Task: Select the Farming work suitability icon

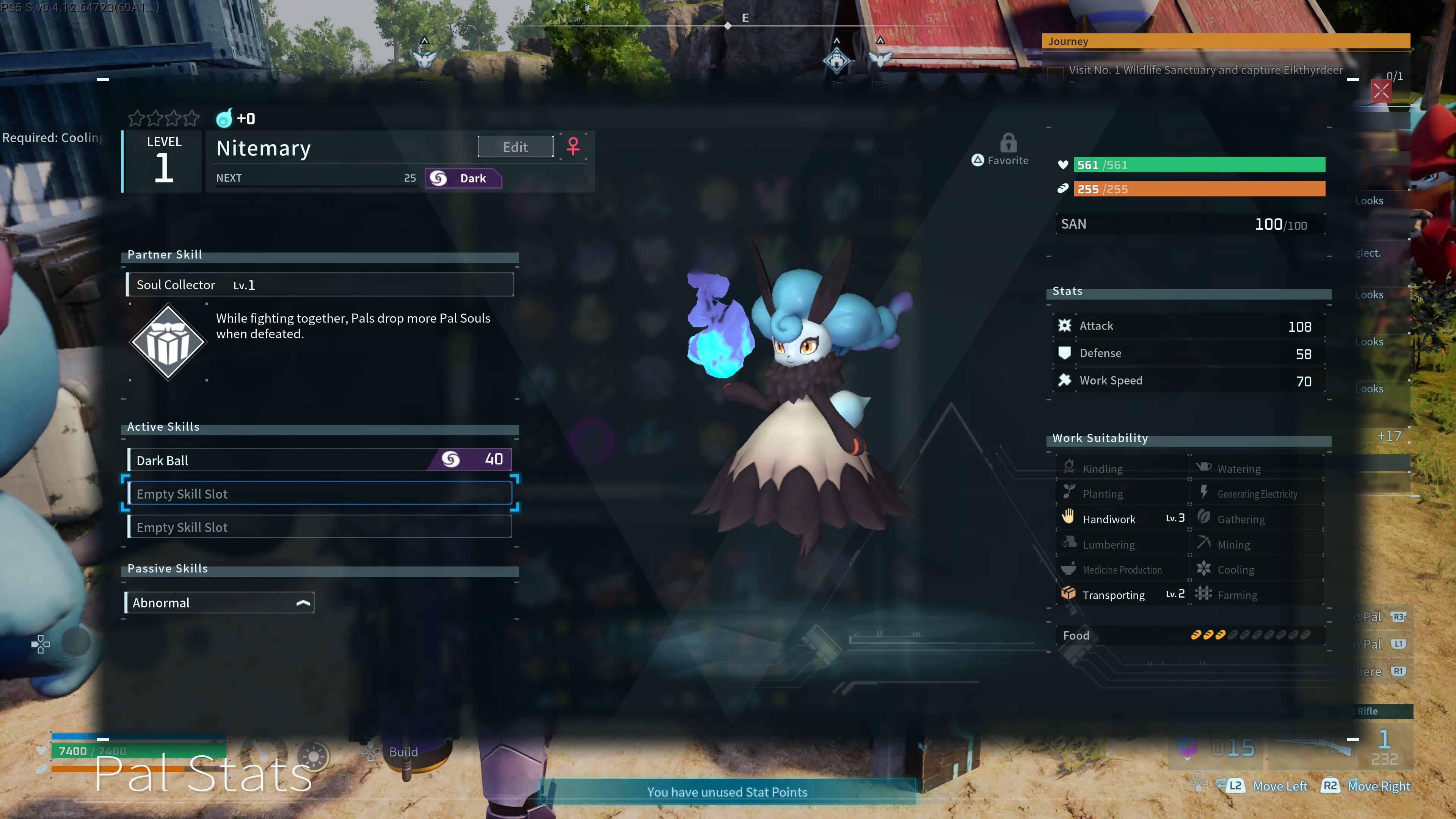Action: click(x=1204, y=594)
